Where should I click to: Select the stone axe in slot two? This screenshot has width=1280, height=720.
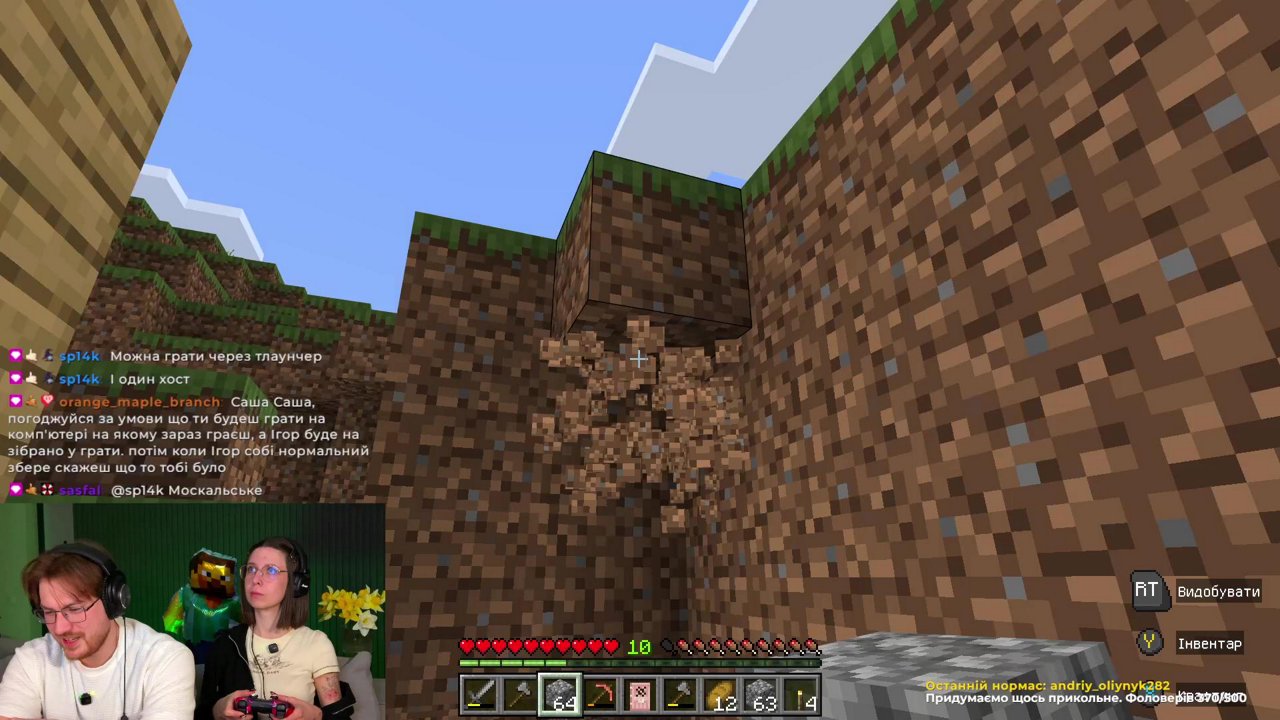click(x=521, y=693)
